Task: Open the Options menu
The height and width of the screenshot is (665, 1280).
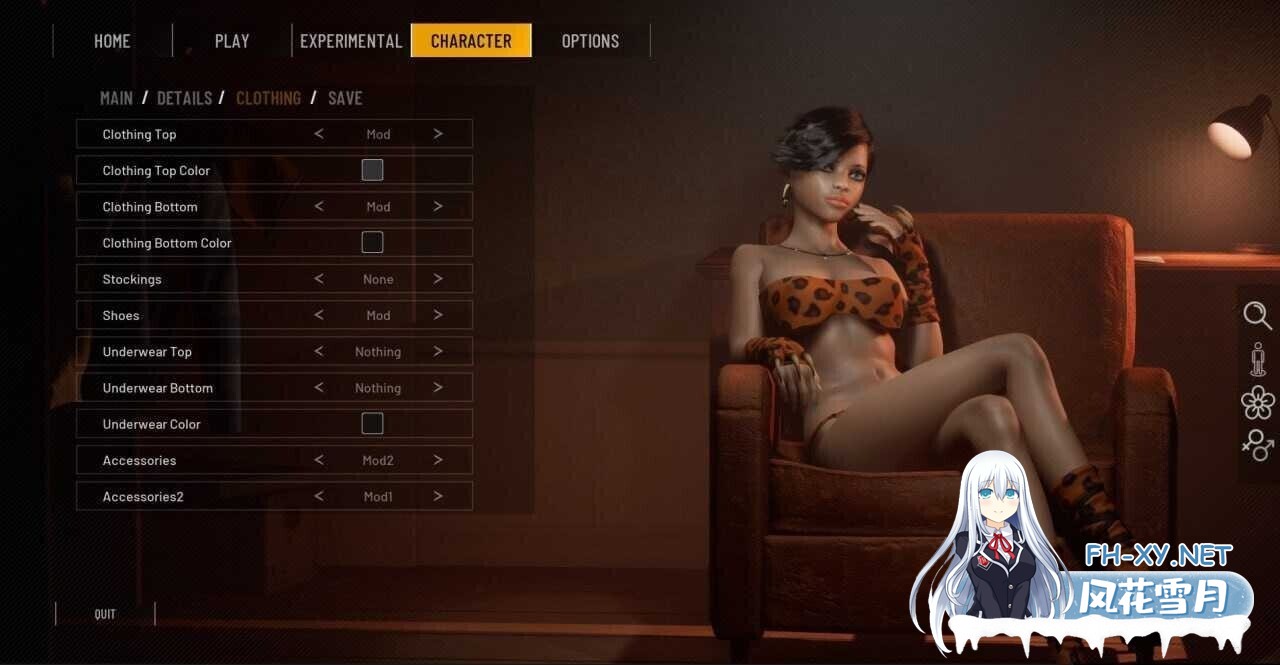Action: point(590,41)
